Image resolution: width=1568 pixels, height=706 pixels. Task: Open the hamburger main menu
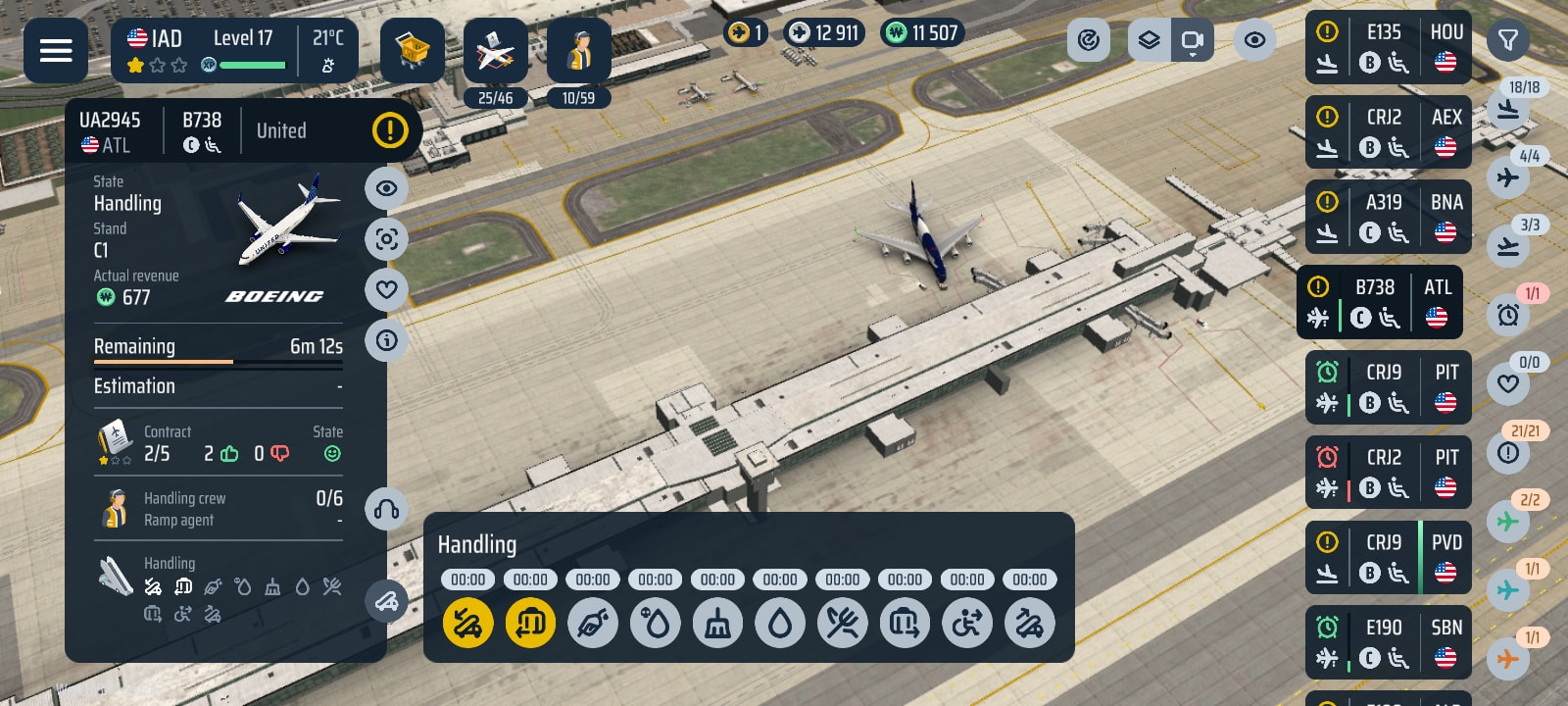pos(56,50)
